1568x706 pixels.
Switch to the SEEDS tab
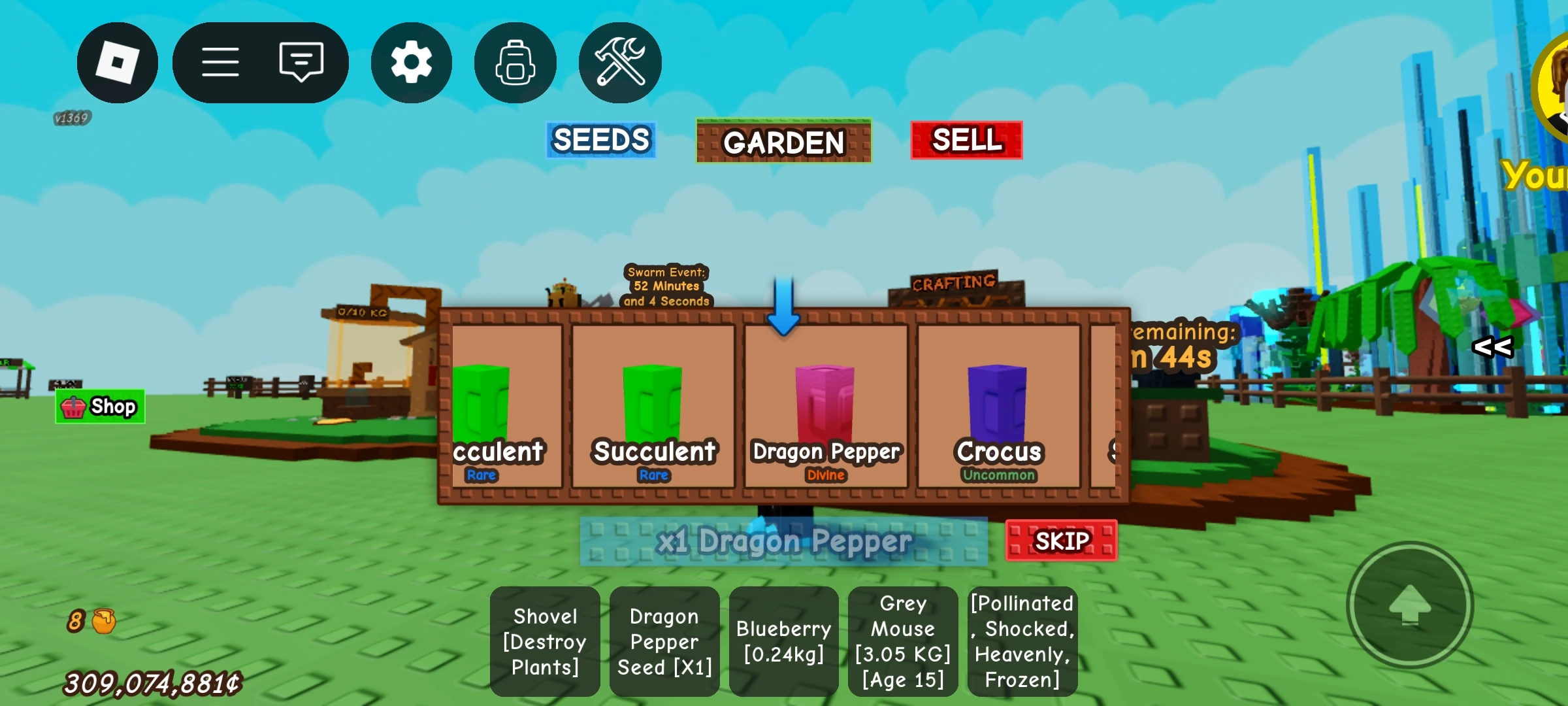pos(600,139)
